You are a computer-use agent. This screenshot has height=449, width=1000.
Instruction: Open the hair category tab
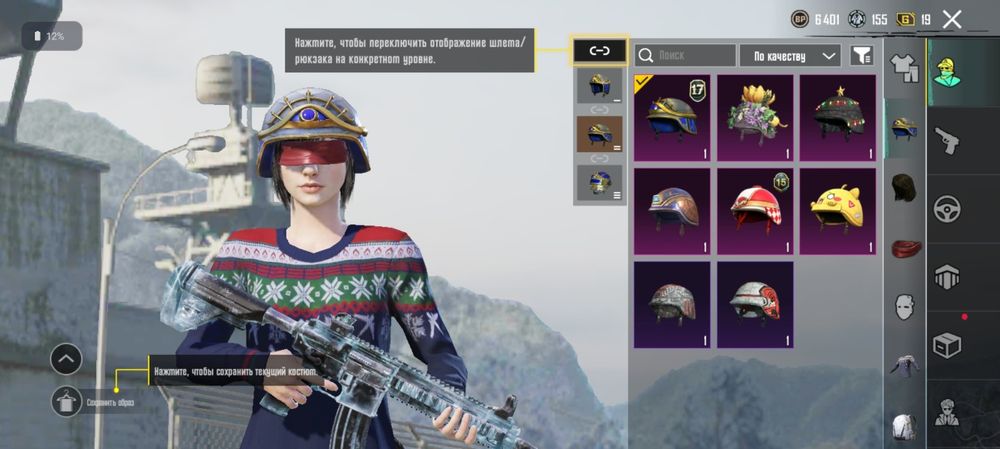tap(904, 186)
